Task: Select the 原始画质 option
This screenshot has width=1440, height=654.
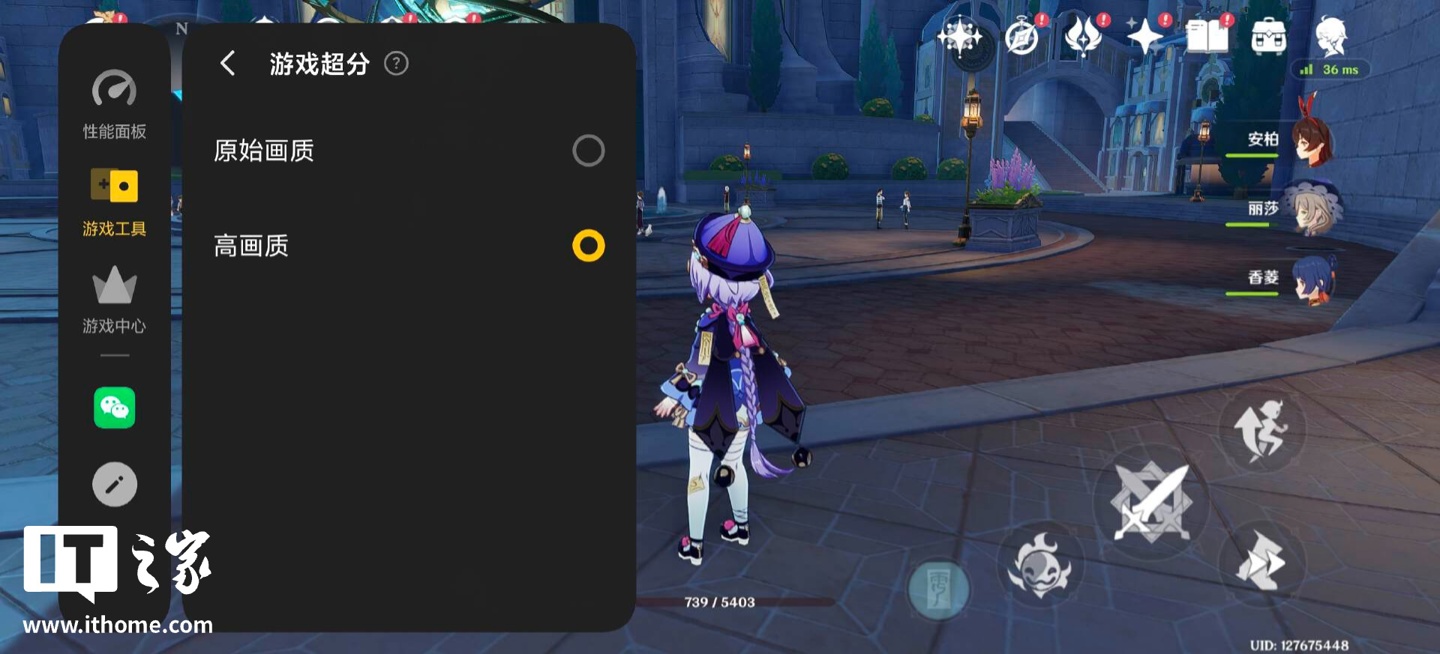Action: click(x=588, y=151)
